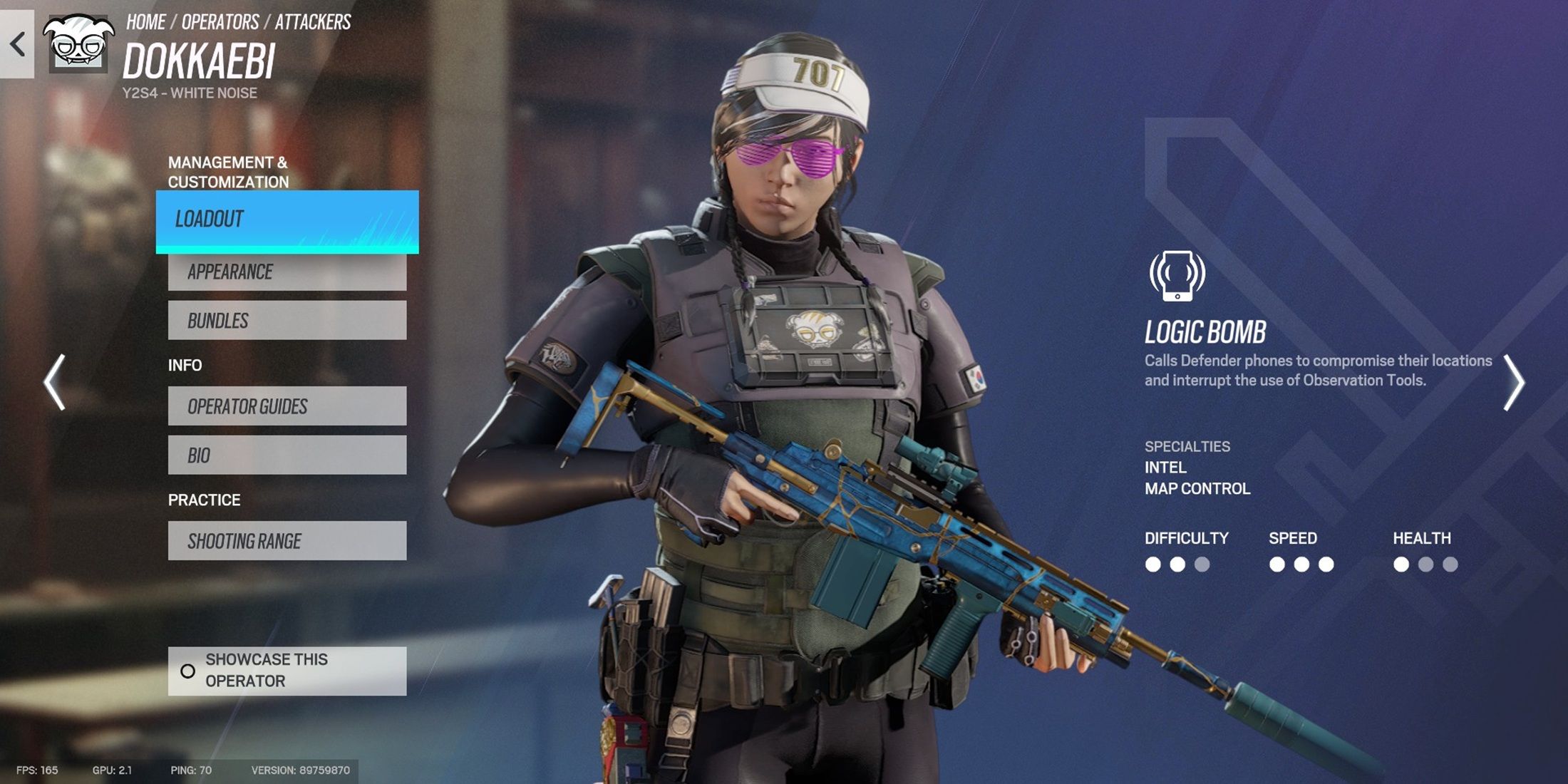
Task: Open the Bundles section
Action: [287, 321]
